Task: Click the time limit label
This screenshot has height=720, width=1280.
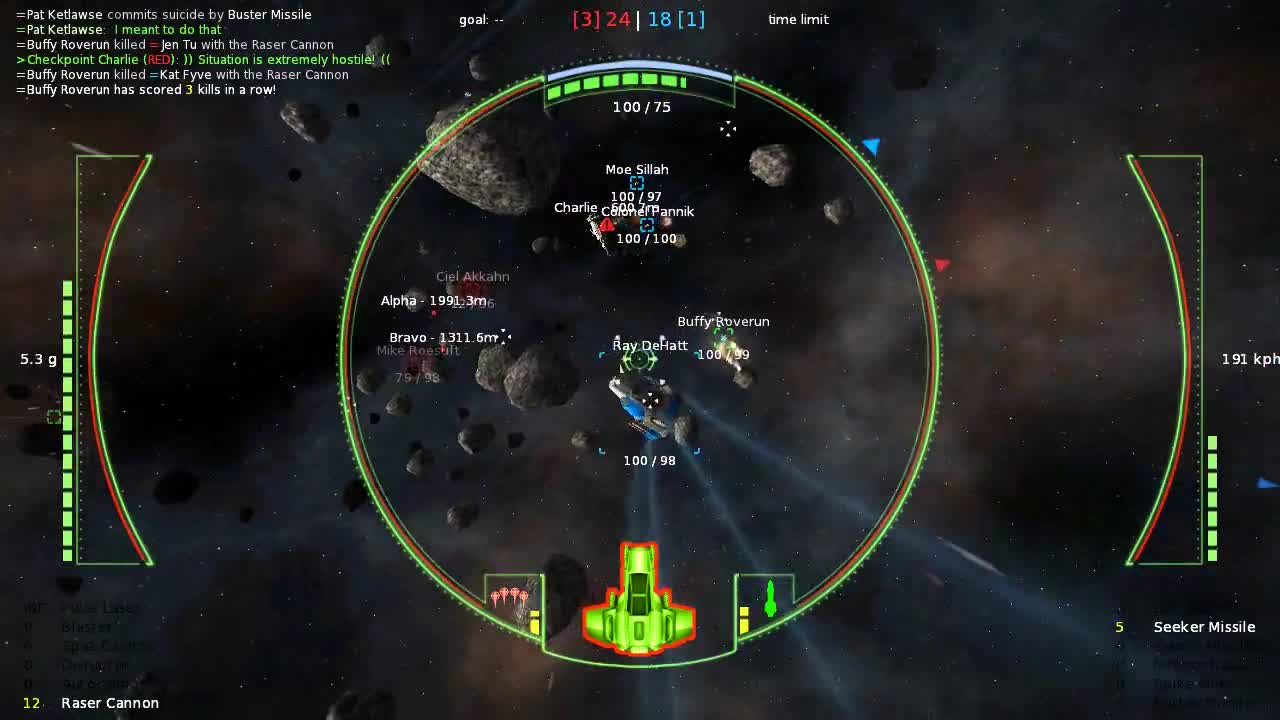Action: tap(798, 19)
